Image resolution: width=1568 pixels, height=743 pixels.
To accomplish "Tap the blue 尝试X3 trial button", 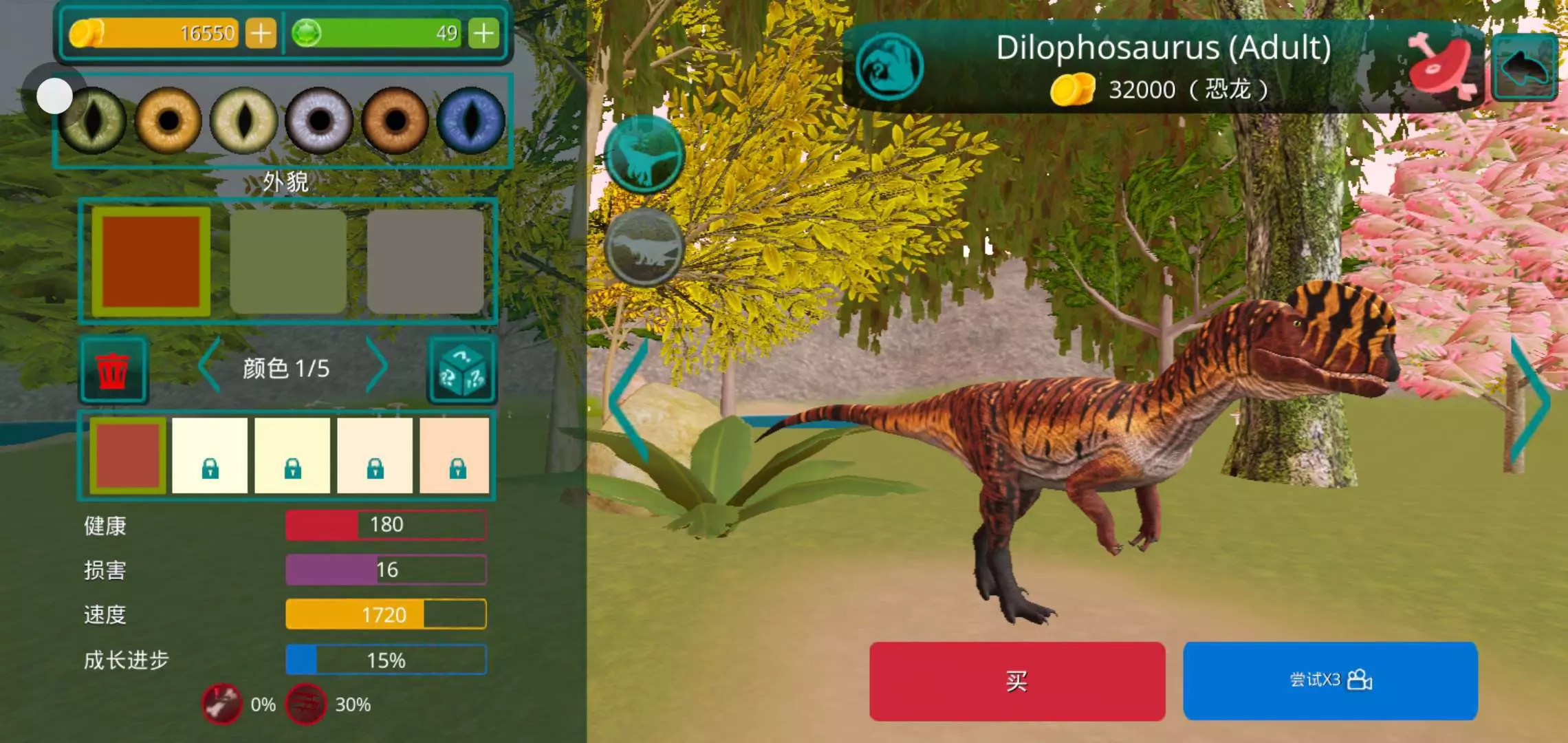I will [1330, 680].
